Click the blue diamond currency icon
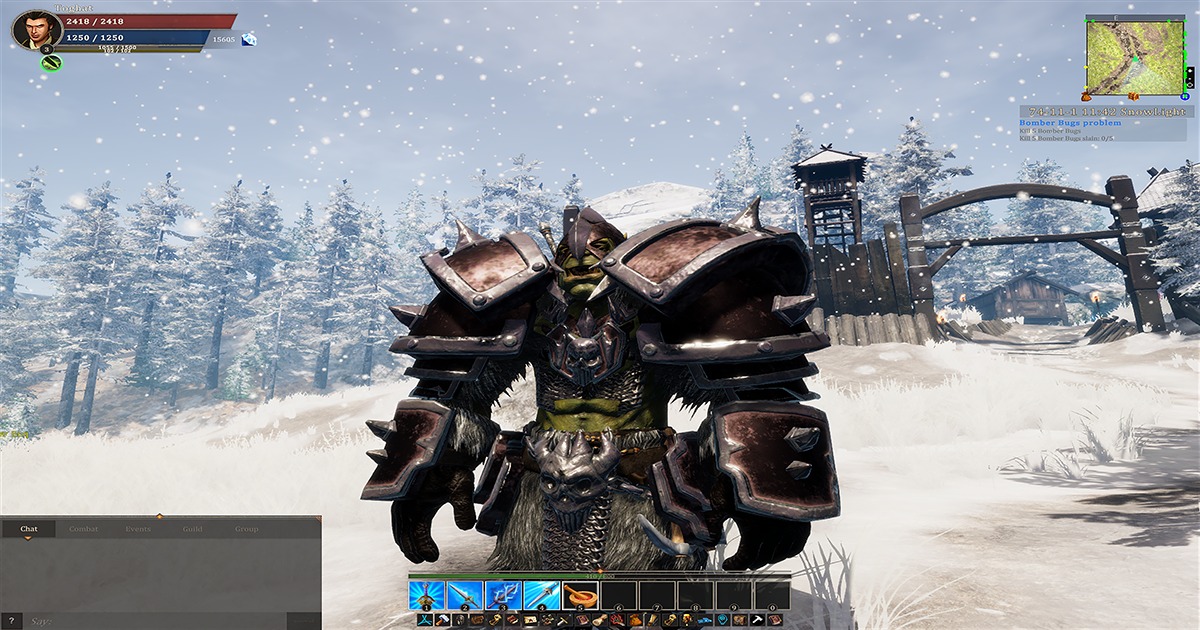This screenshot has width=1200, height=630. point(248,39)
